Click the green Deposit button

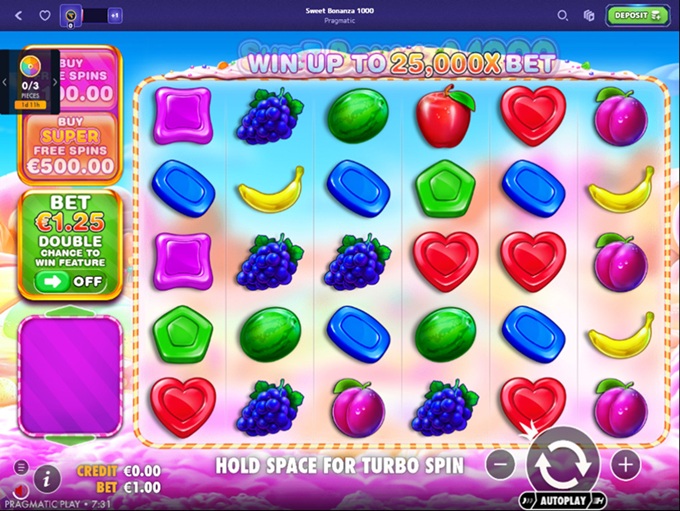coord(638,15)
